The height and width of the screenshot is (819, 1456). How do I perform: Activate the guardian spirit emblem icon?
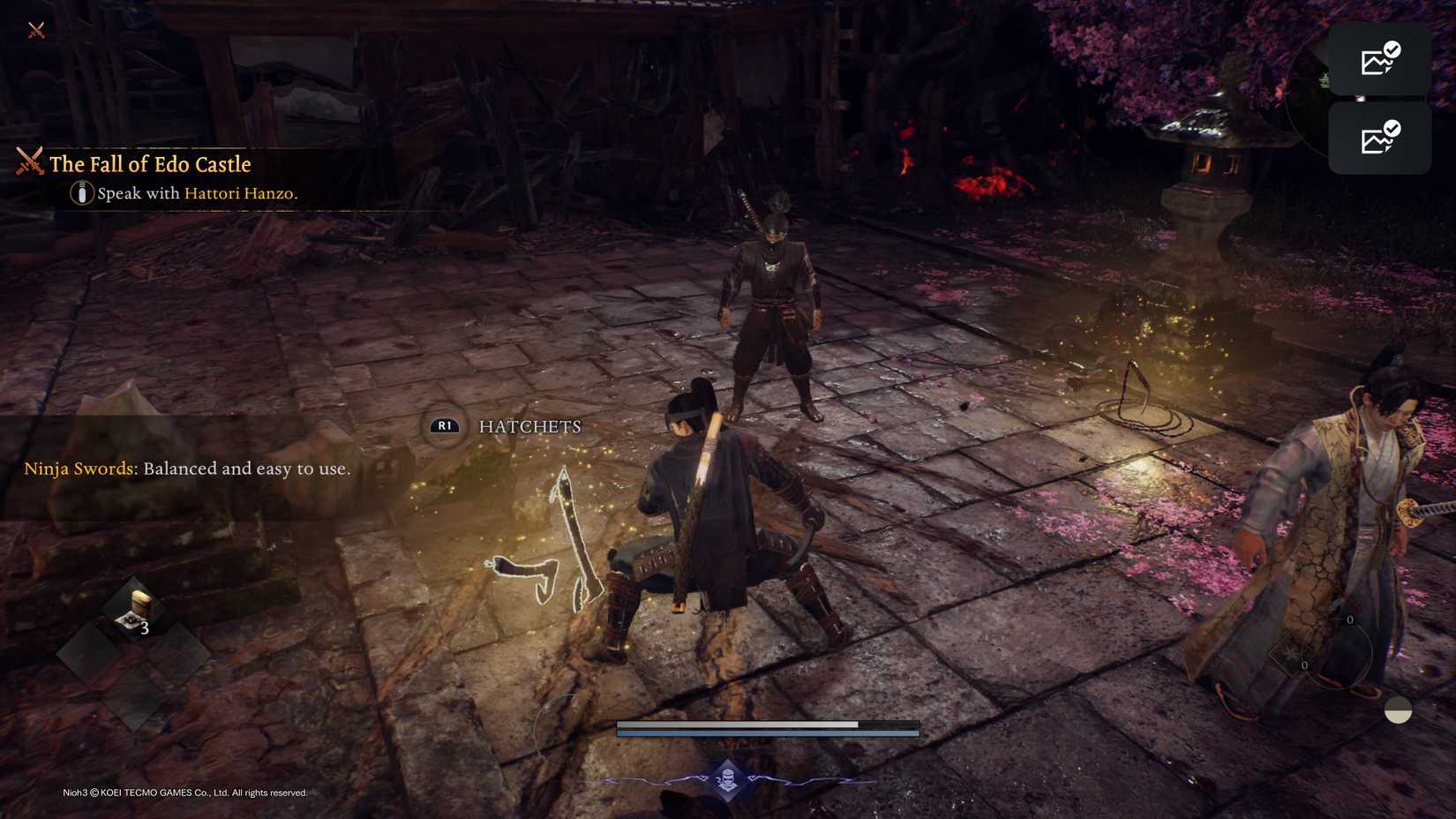pos(727,778)
